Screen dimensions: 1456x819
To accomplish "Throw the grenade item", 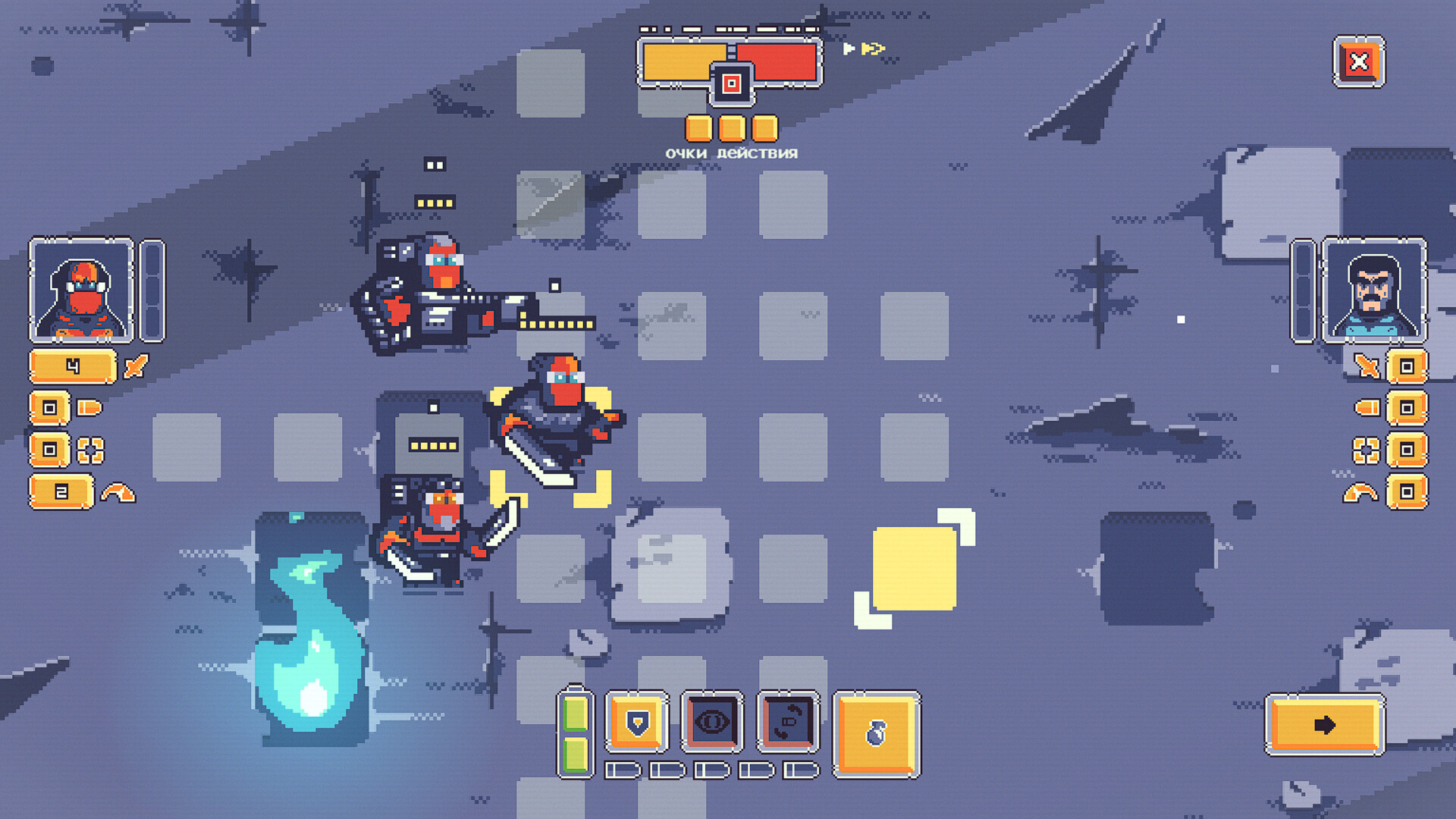I will pyautogui.click(x=875, y=732).
